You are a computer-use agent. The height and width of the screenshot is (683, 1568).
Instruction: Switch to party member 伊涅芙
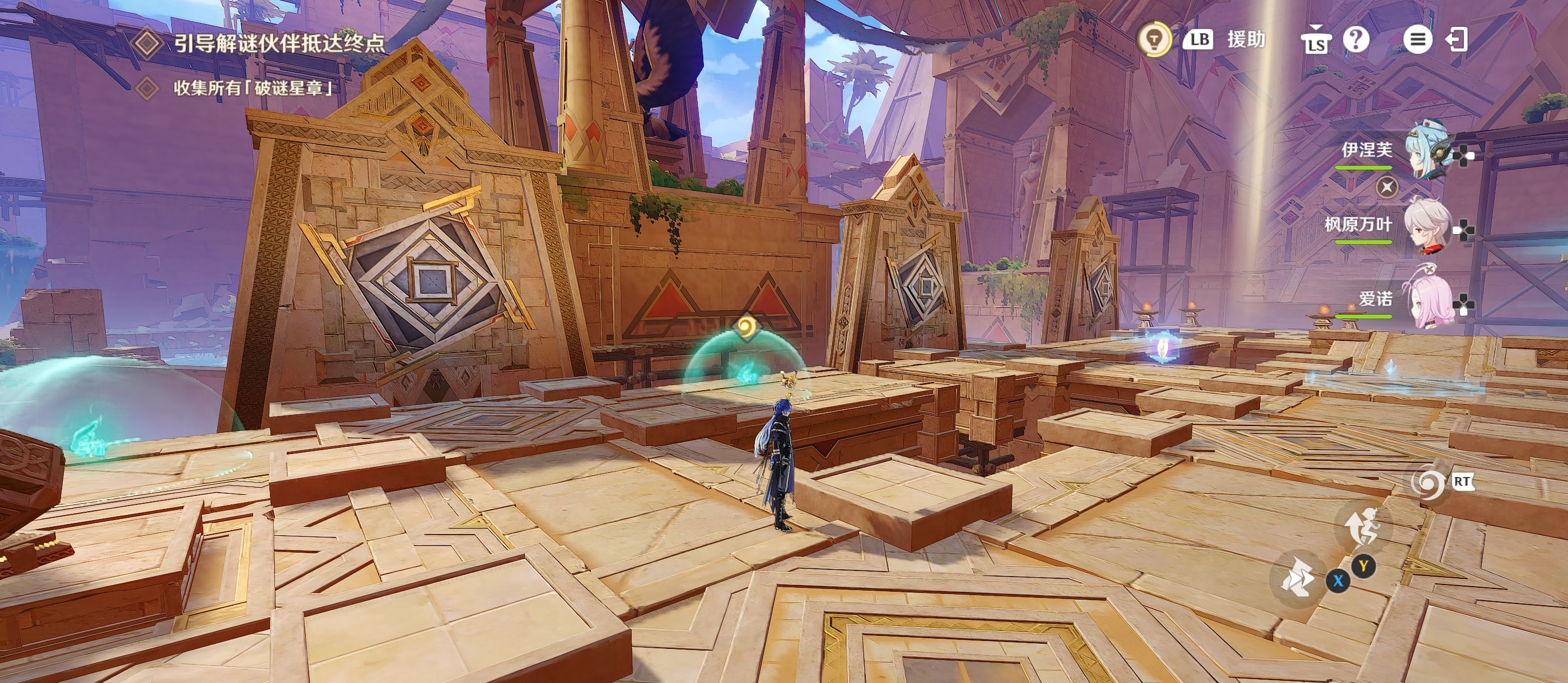tap(1427, 152)
